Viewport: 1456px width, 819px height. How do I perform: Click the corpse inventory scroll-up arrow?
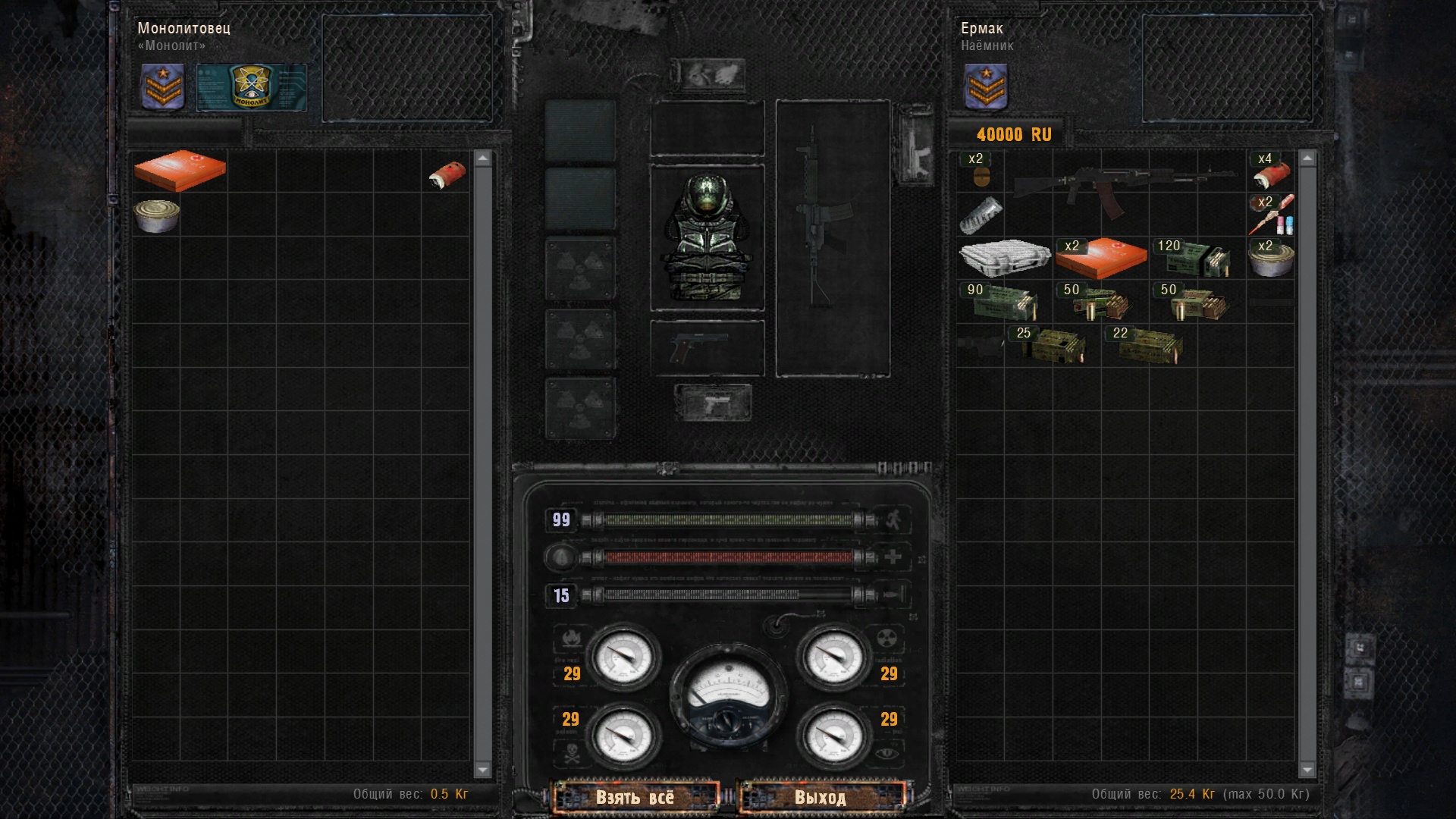[482, 158]
